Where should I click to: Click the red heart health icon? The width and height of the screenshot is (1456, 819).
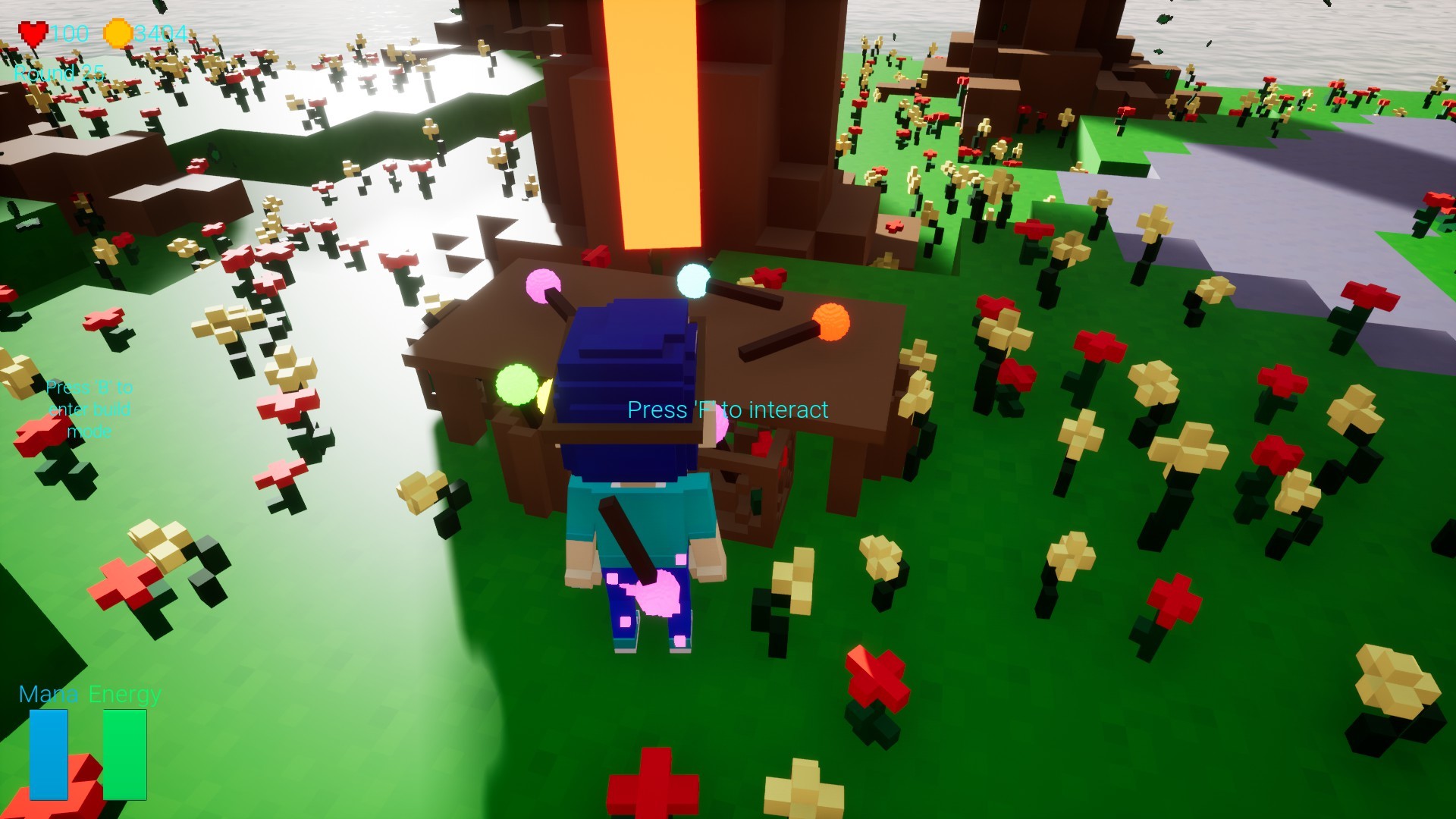33,33
